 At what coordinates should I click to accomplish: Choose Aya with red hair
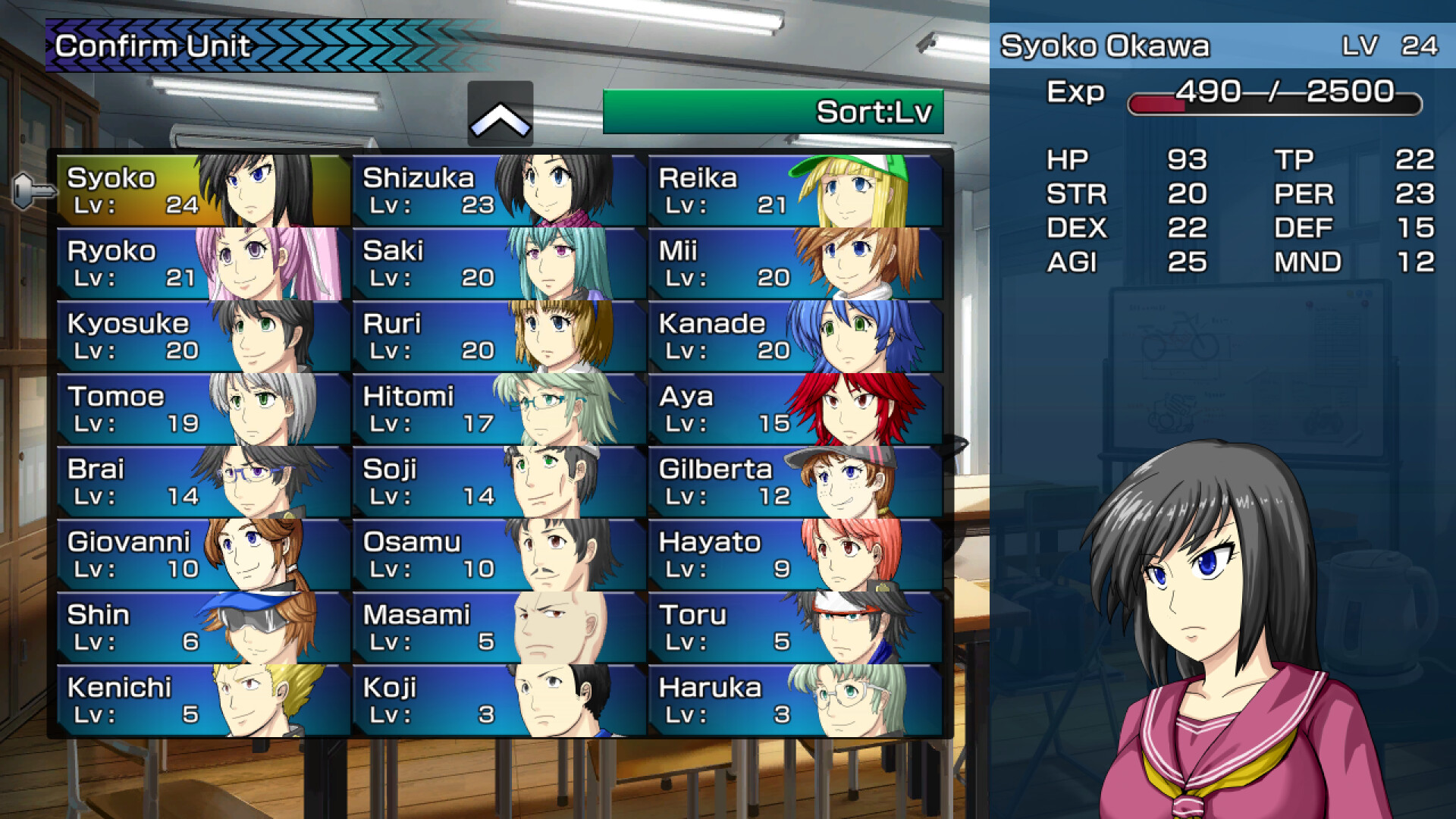(x=795, y=409)
